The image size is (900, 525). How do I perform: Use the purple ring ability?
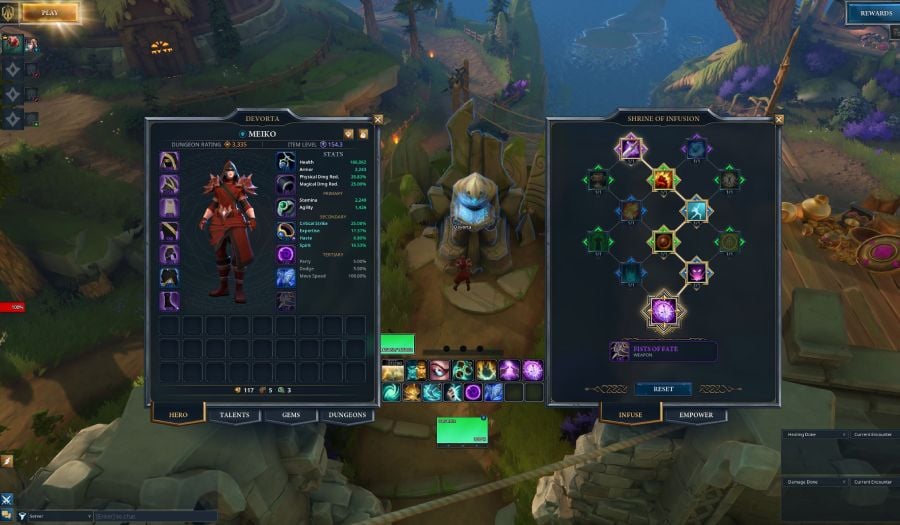pyautogui.click(x=473, y=392)
